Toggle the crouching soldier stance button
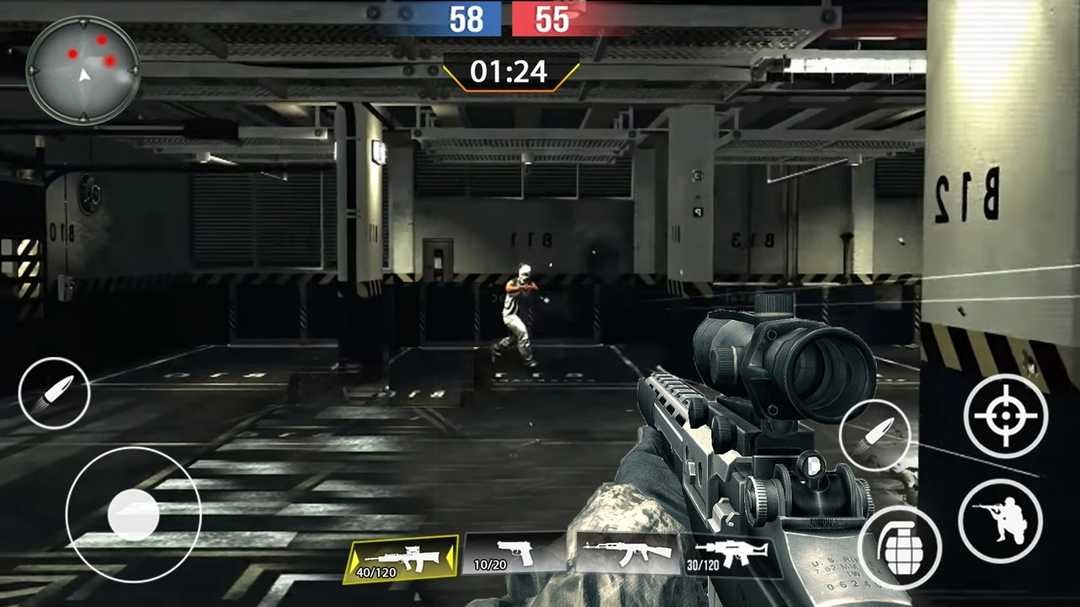The image size is (1080, 607). (x=1000, y=520)
